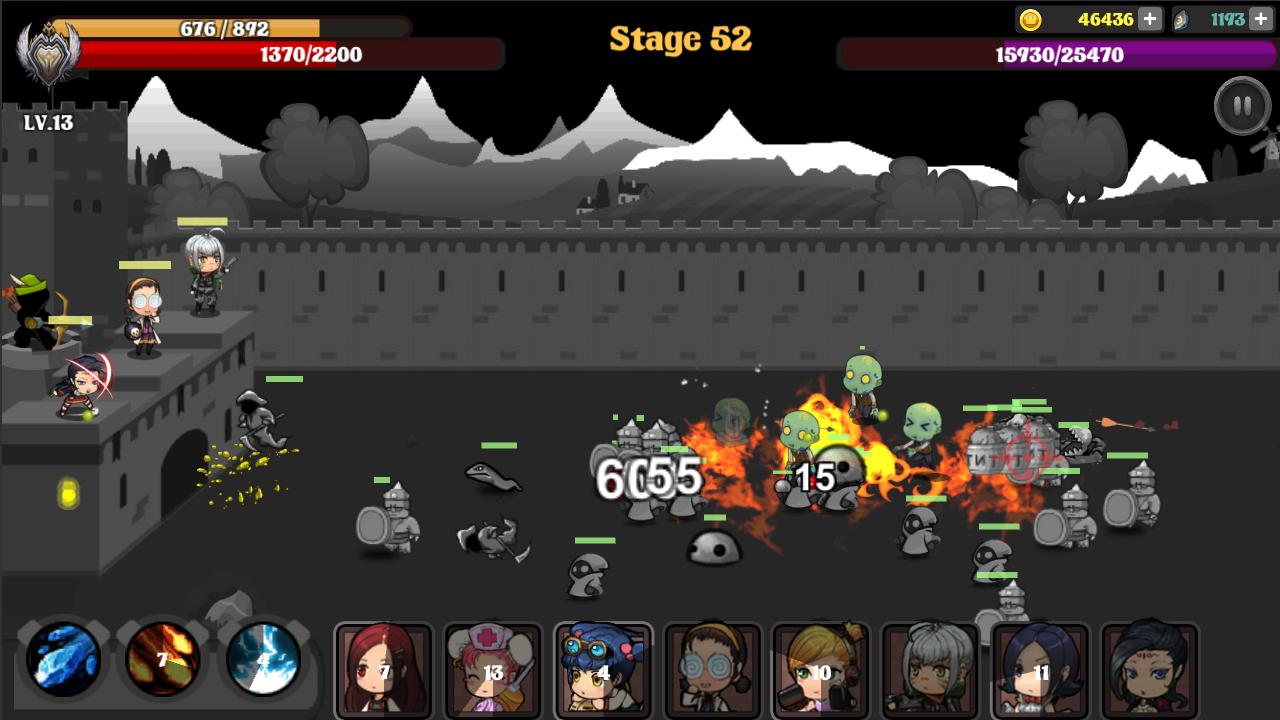This screenshot has height=720, width=1280.
Task: Tap the glowing yellow castle gem
Action: (66, 491)
